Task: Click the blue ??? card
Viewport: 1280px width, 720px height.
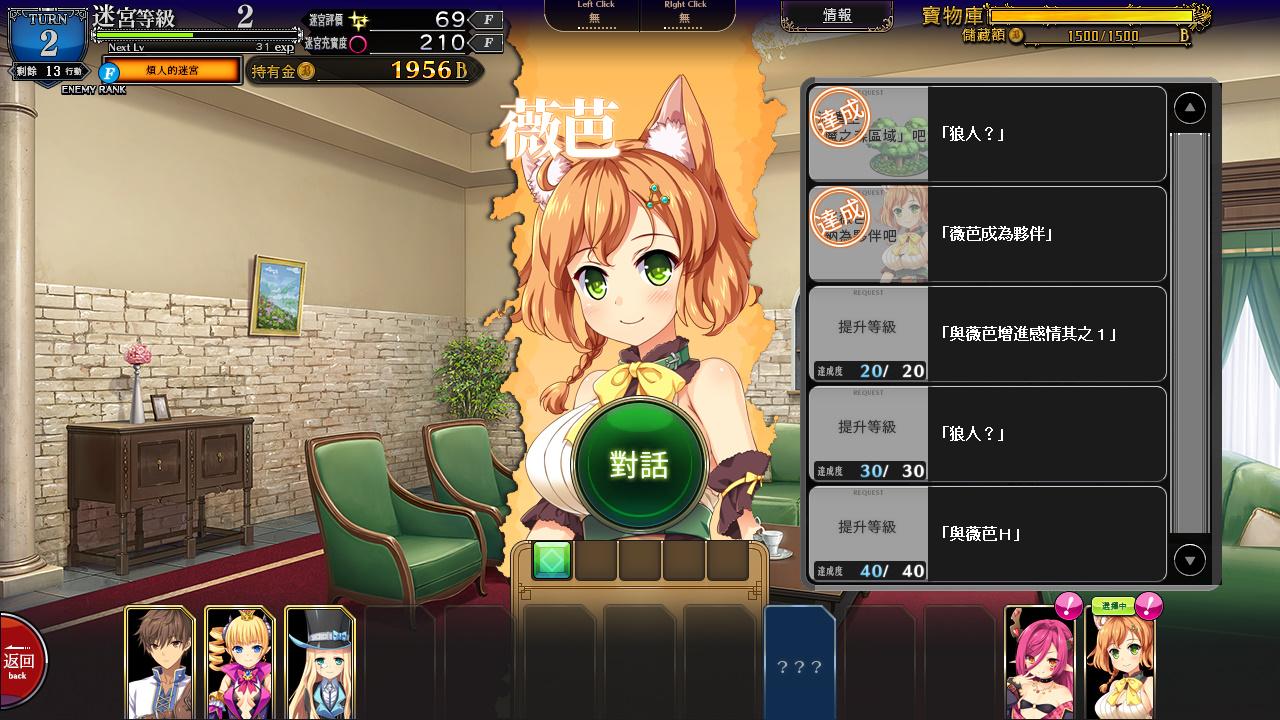Action: pos(799,662)
